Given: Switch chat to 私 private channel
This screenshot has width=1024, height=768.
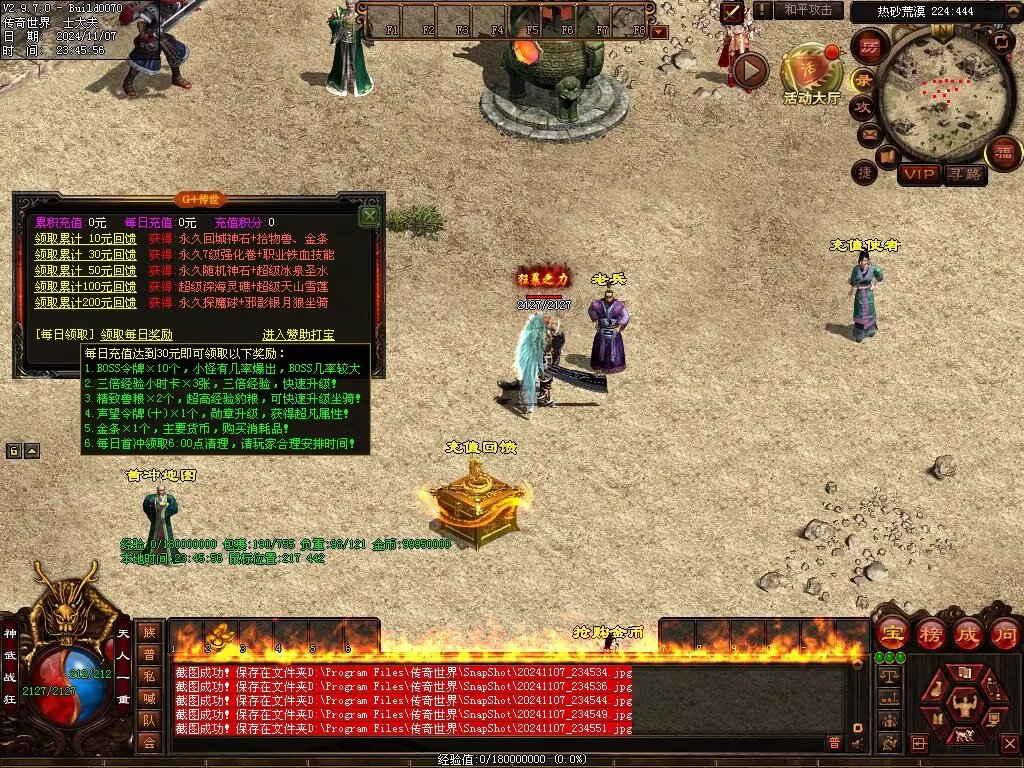Looking at the screenshot, I should coord(148,675).
